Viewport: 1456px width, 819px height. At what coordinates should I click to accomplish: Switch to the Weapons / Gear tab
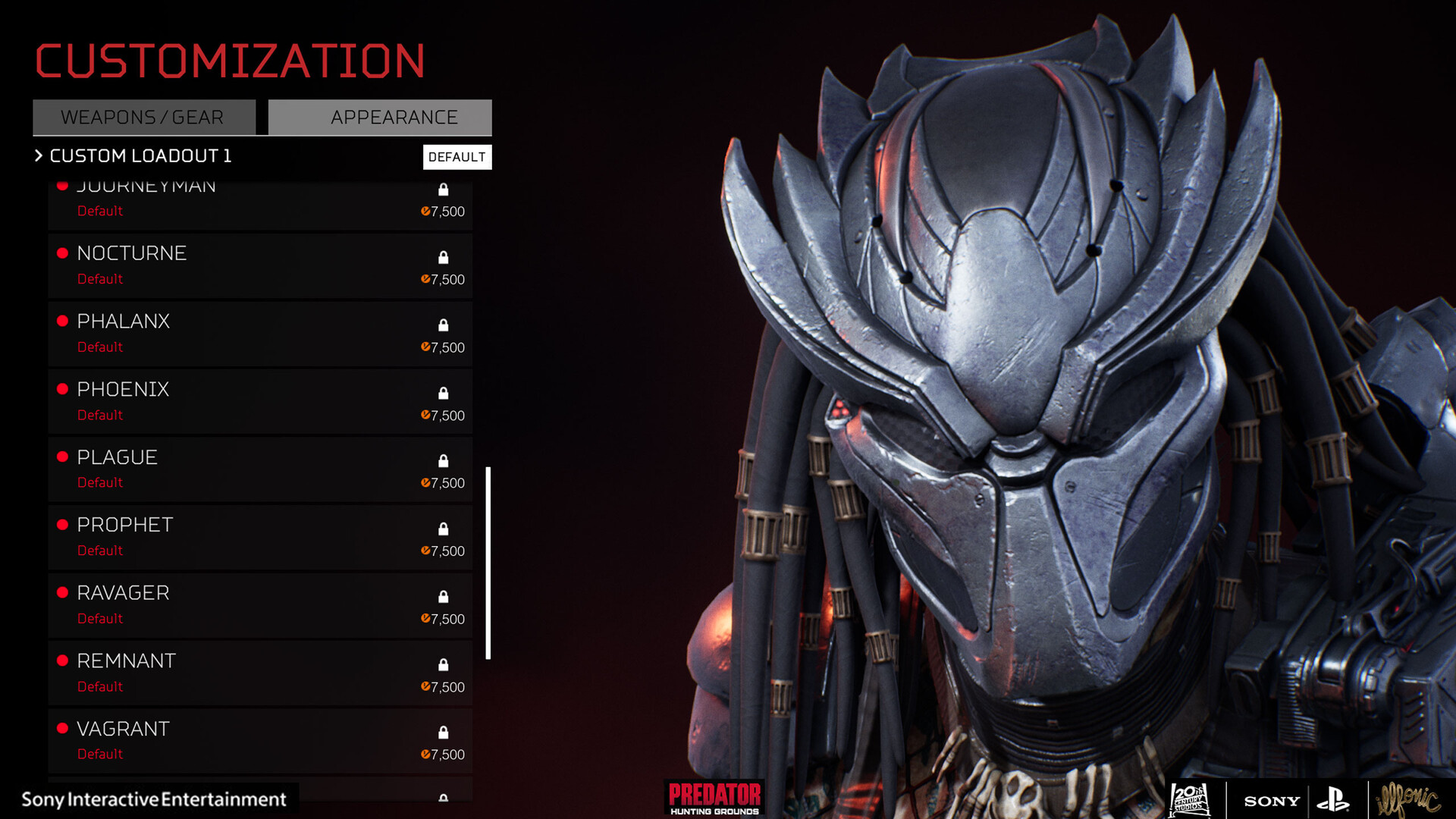click(143, 118)
